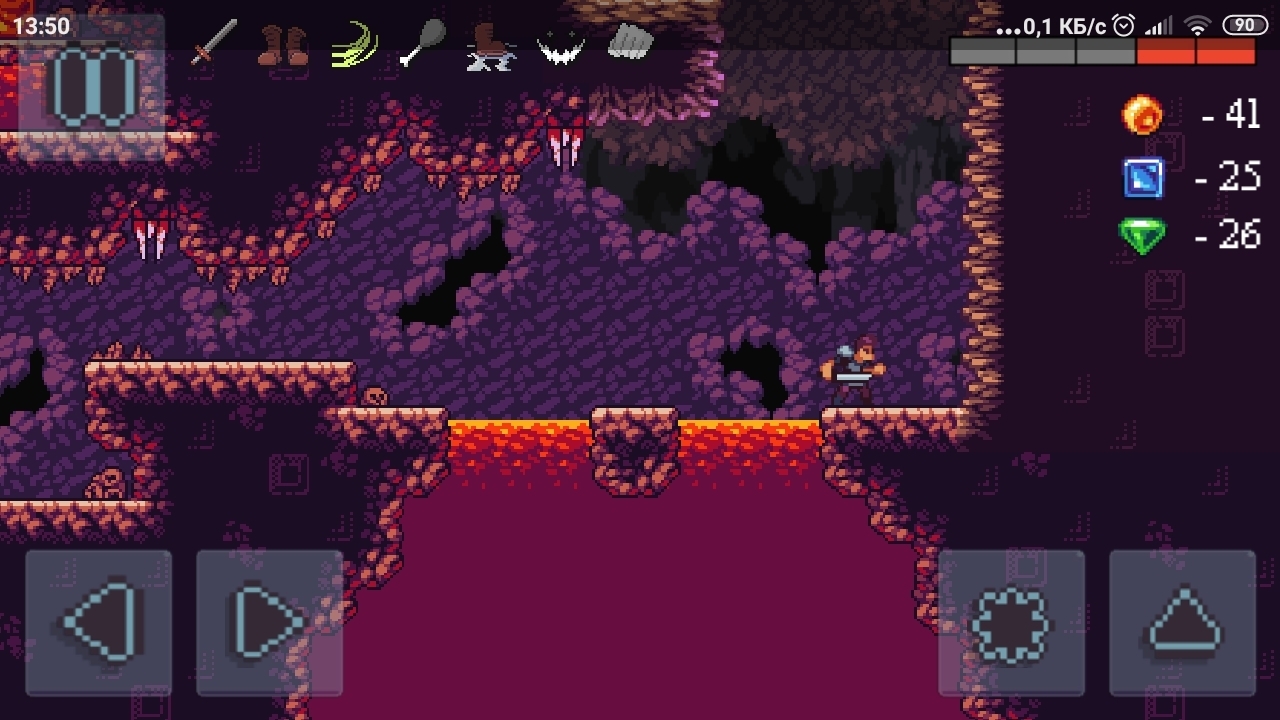Image resolution: width=1280 pixels, height=720 pixels.
Task: Pause the game with the pause button
Action: [x=92, y=89]
